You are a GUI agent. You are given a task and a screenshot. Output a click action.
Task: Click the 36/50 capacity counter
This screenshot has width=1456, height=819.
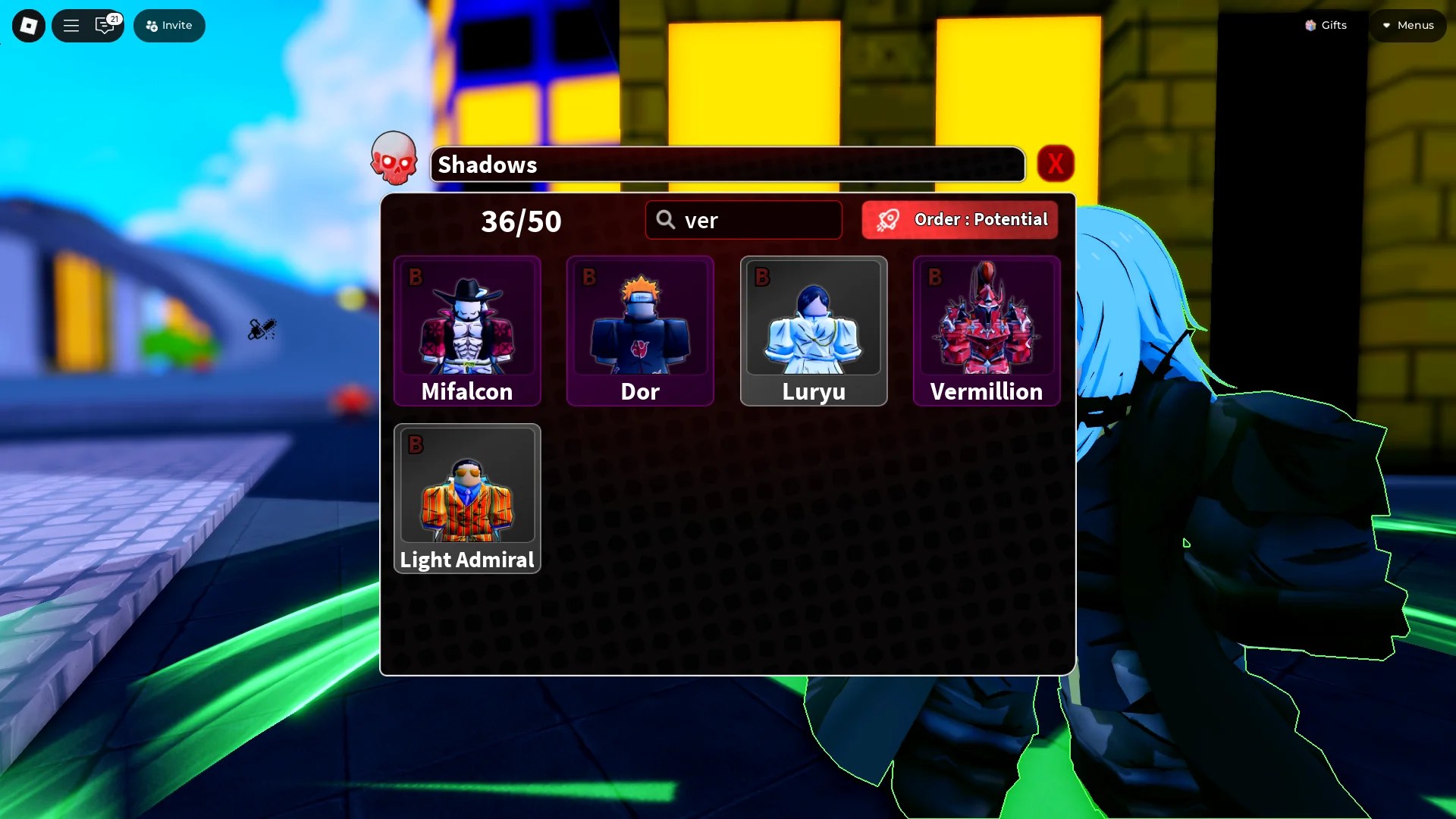click(521, 221)
